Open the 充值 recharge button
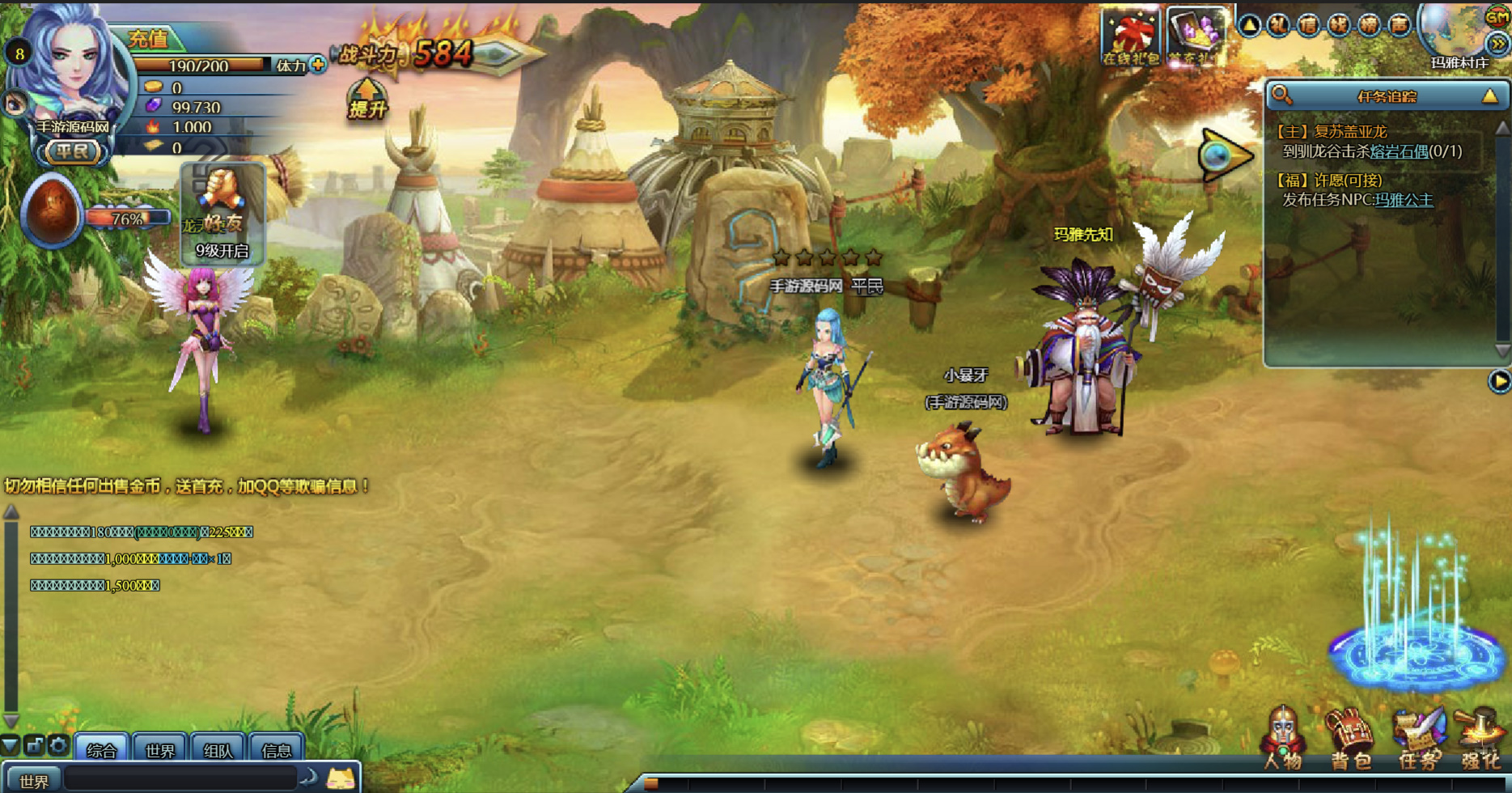 click(x=150, y=38)
